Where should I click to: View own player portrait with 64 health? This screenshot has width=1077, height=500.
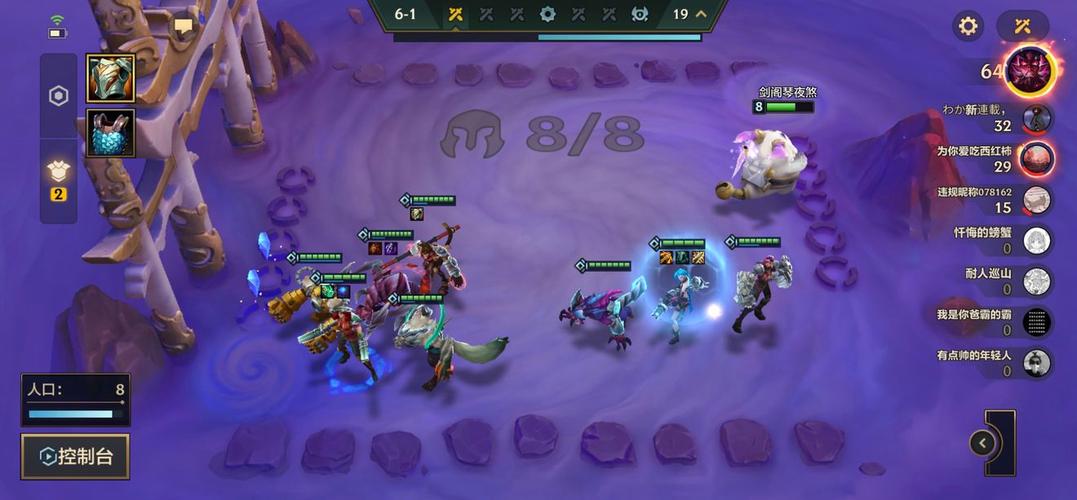1030,70
